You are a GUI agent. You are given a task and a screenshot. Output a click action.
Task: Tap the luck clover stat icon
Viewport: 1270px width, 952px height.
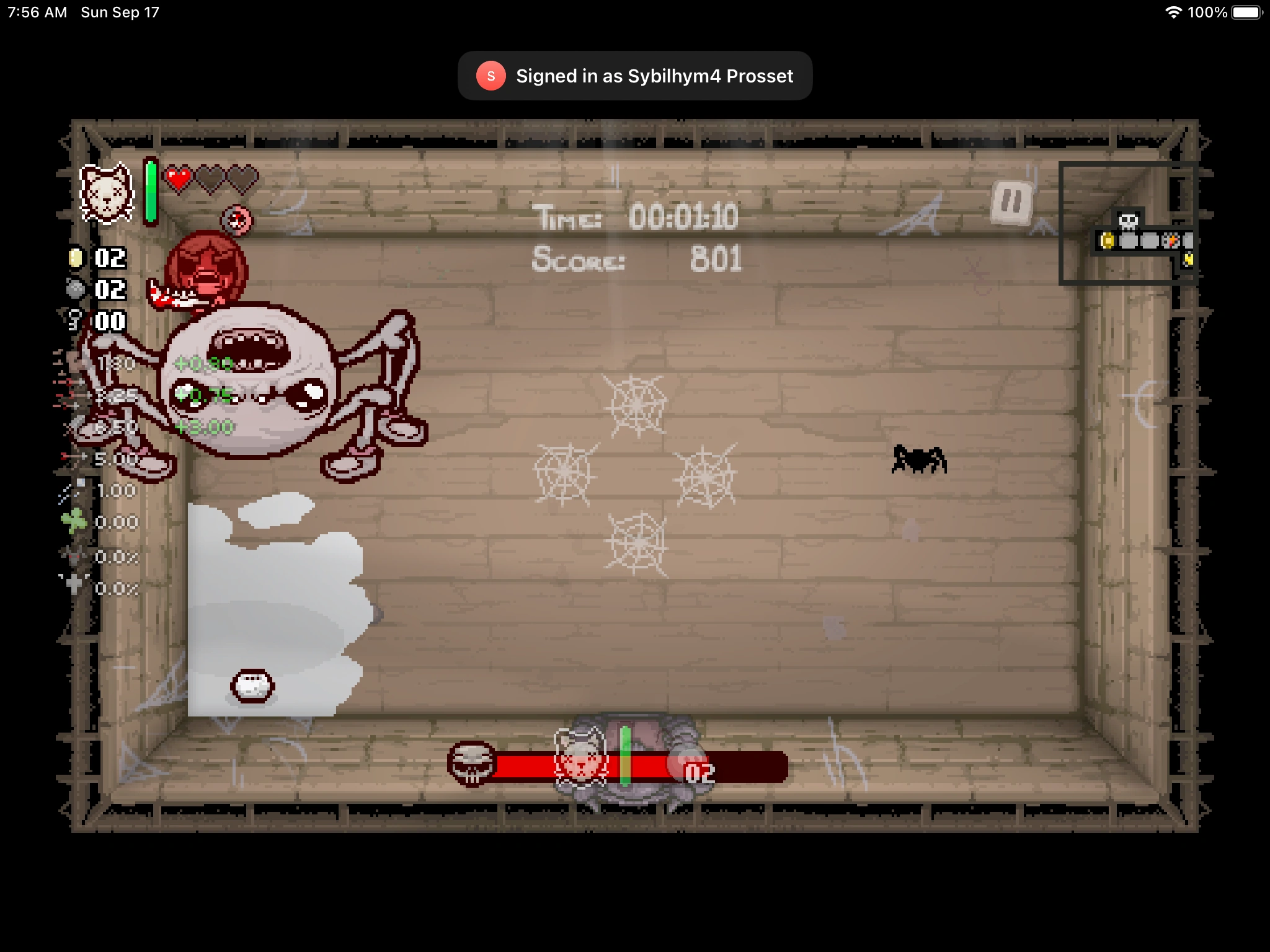point(74,519)
